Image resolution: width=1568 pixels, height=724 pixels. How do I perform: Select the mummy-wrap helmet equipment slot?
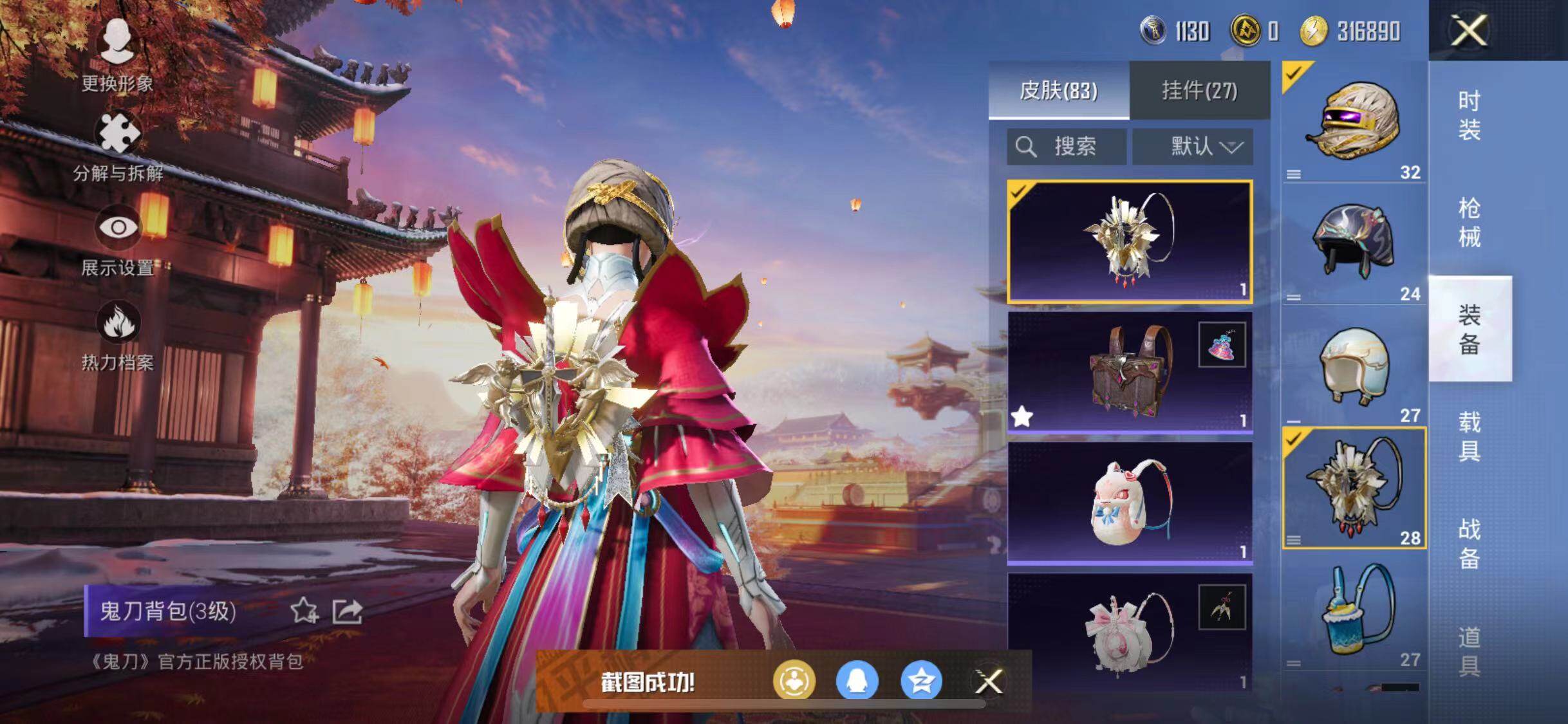pyautogui.click(x=1354, y=122)
